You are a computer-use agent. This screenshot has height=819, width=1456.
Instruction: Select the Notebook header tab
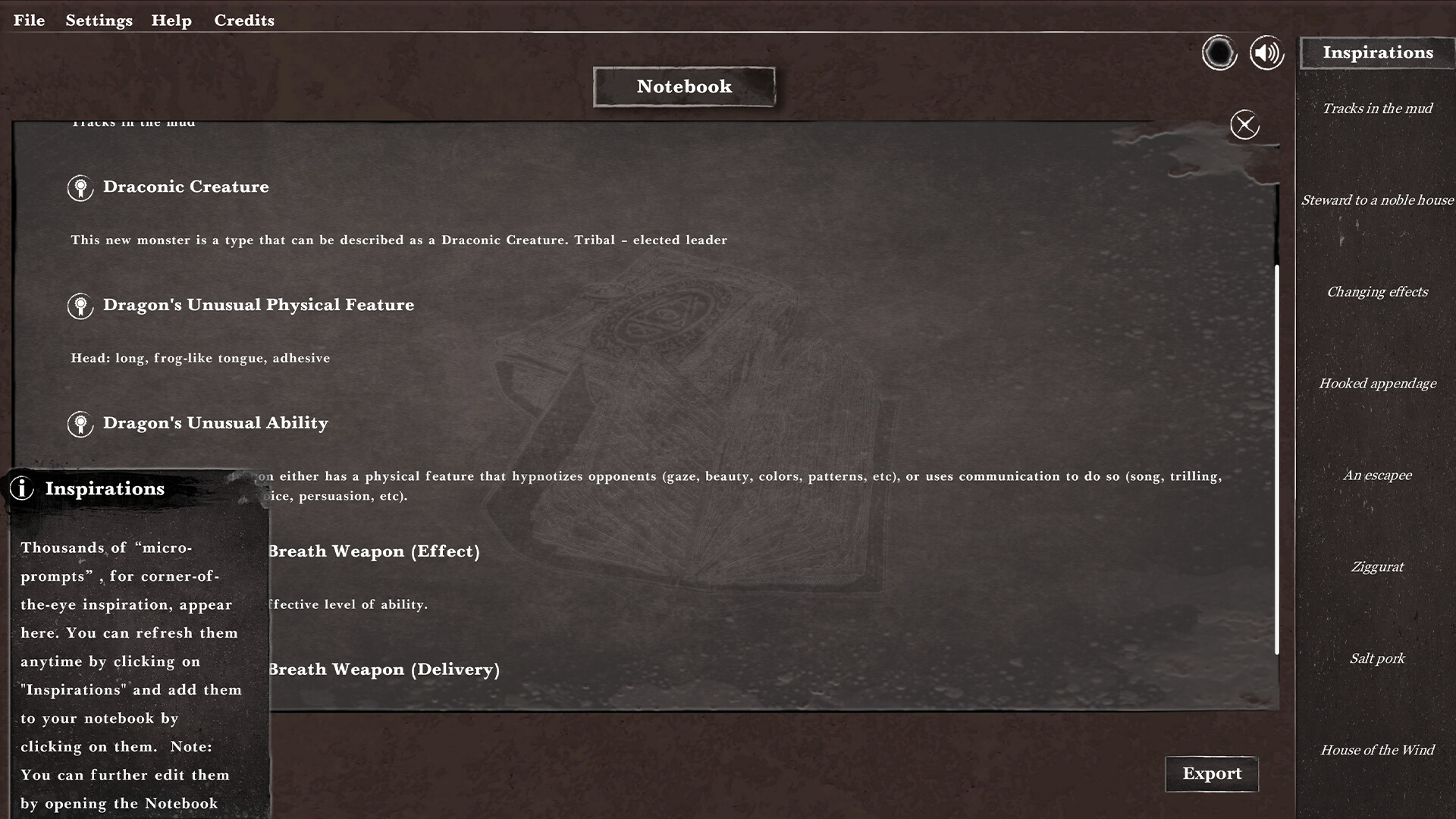click(683, 86)
